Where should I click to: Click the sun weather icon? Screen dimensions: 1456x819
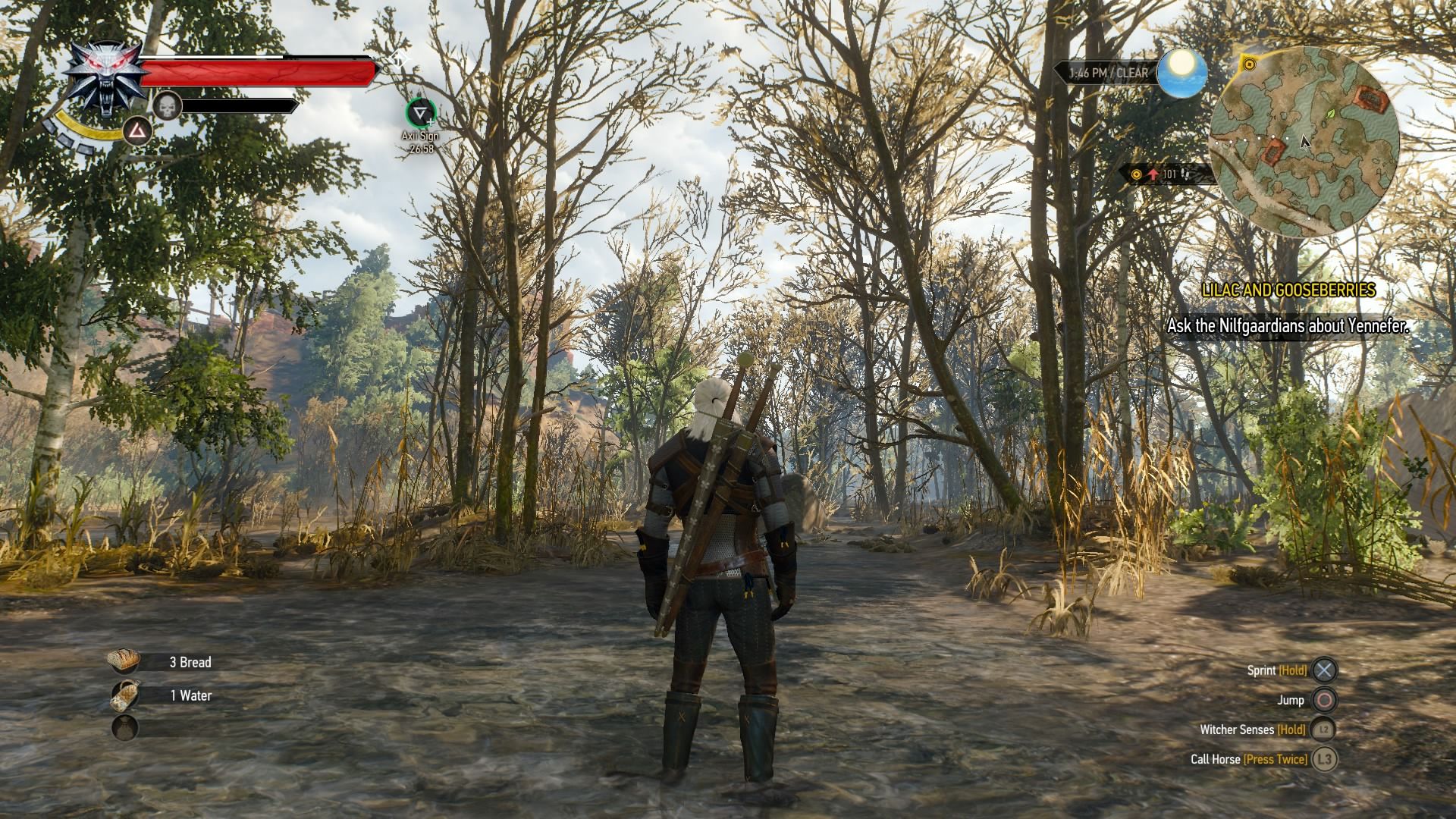(x=1181, y=73)
